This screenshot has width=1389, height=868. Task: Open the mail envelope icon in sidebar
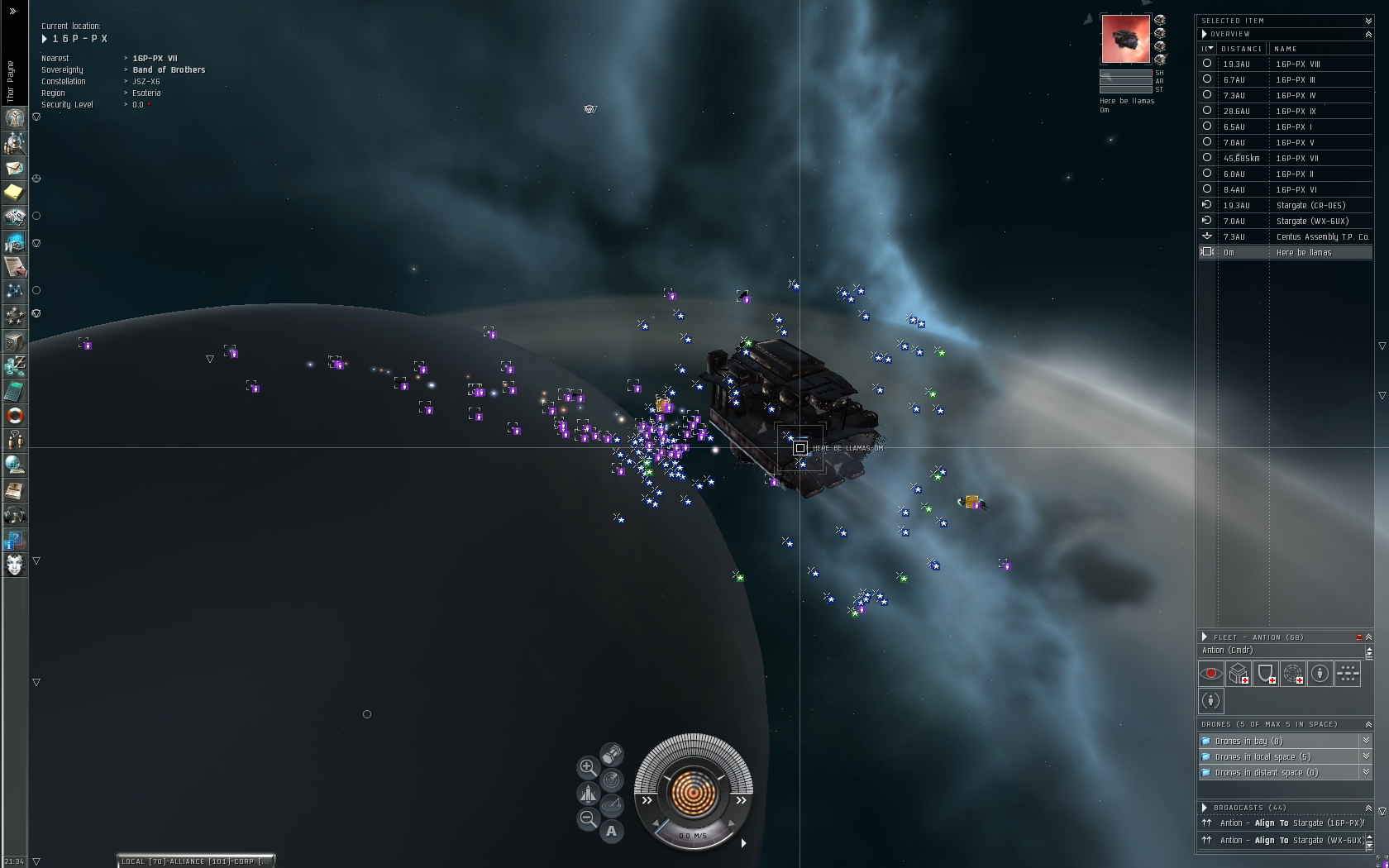tap(15, 168)
